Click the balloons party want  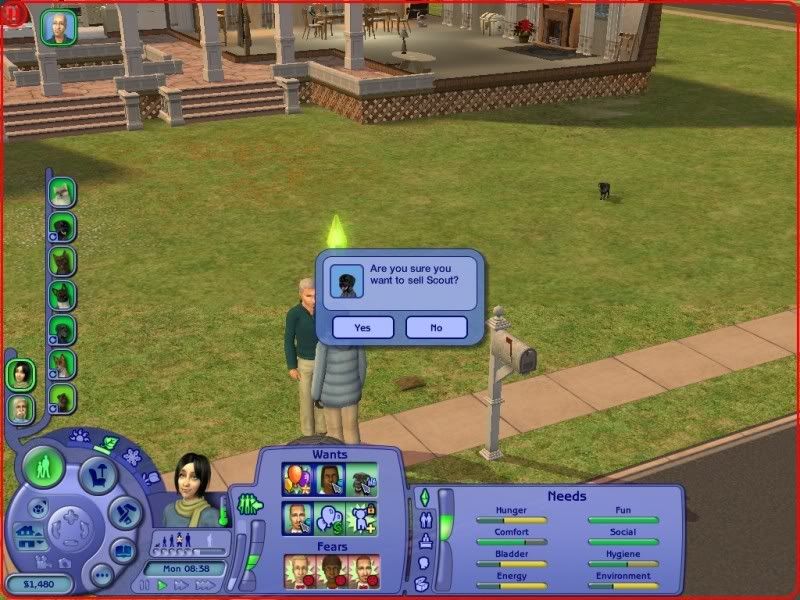click(x=296, y=479)
